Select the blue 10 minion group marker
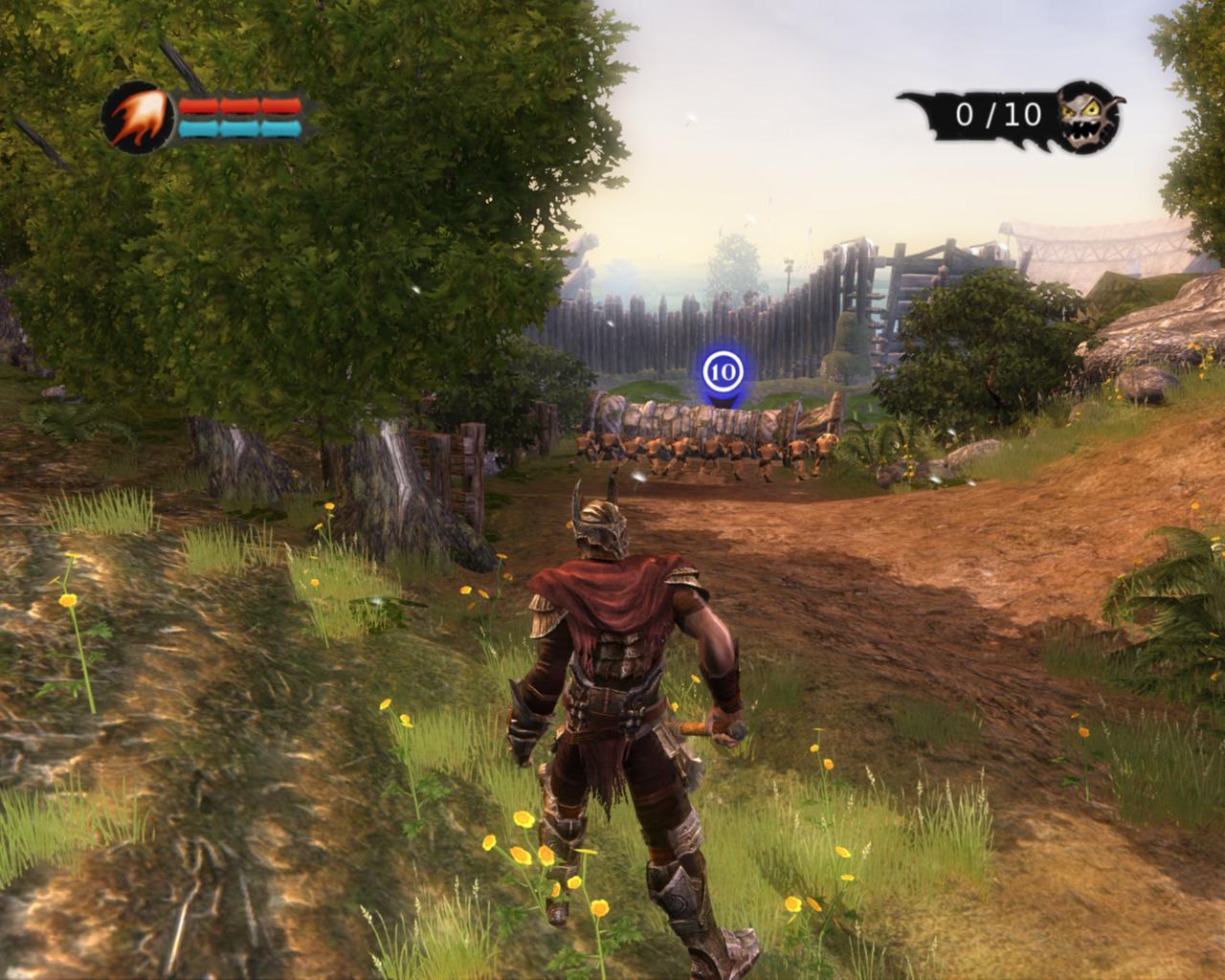The width and height of the screenshot is (1225, 980). [x=723, y=369]
